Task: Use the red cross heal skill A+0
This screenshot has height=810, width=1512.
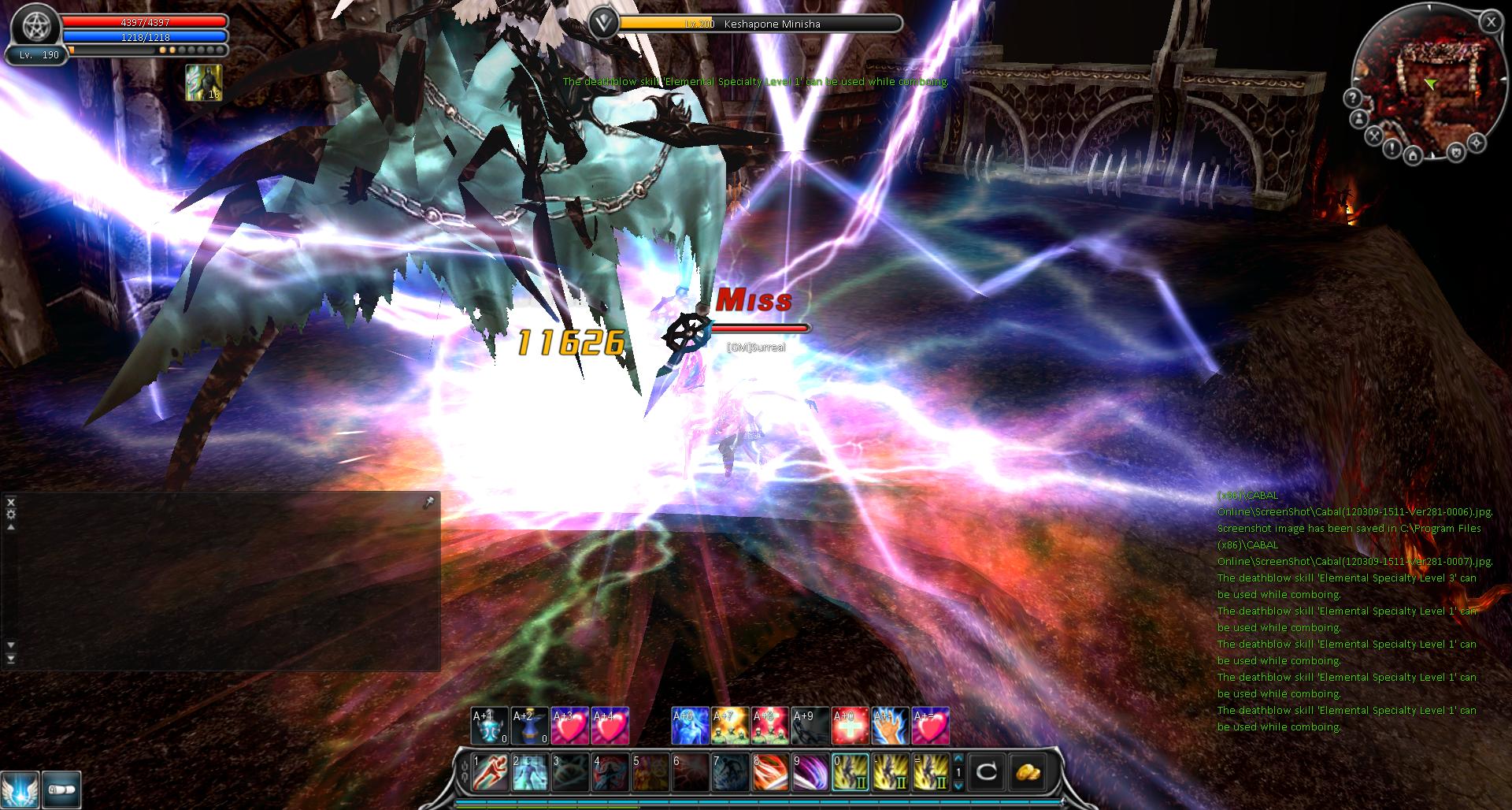Action: click(850, 726)
